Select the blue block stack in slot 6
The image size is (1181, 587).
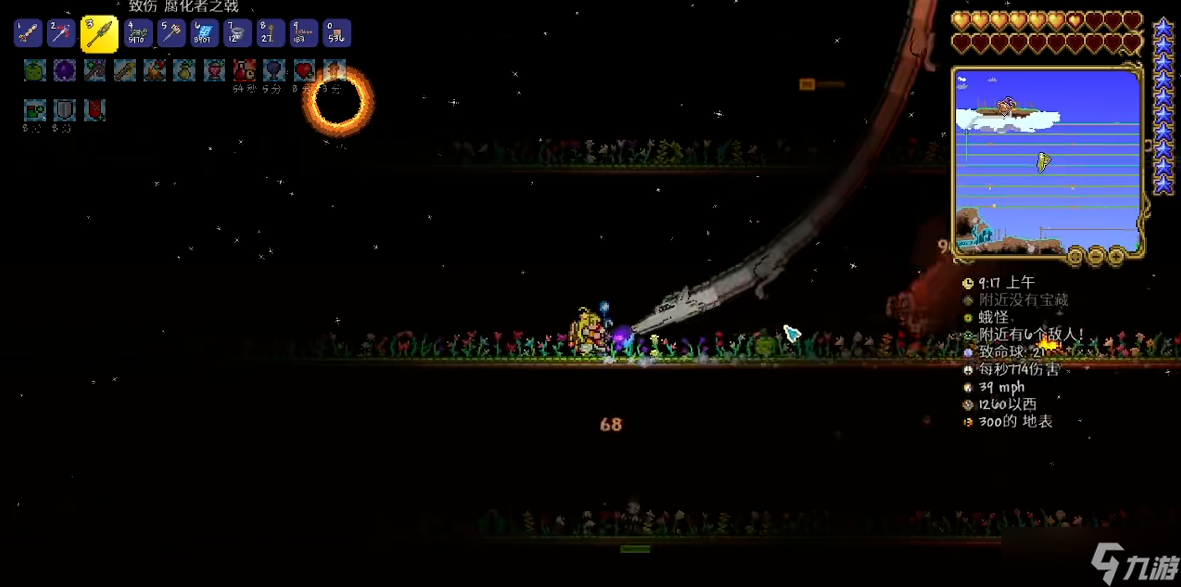point(204,34)
